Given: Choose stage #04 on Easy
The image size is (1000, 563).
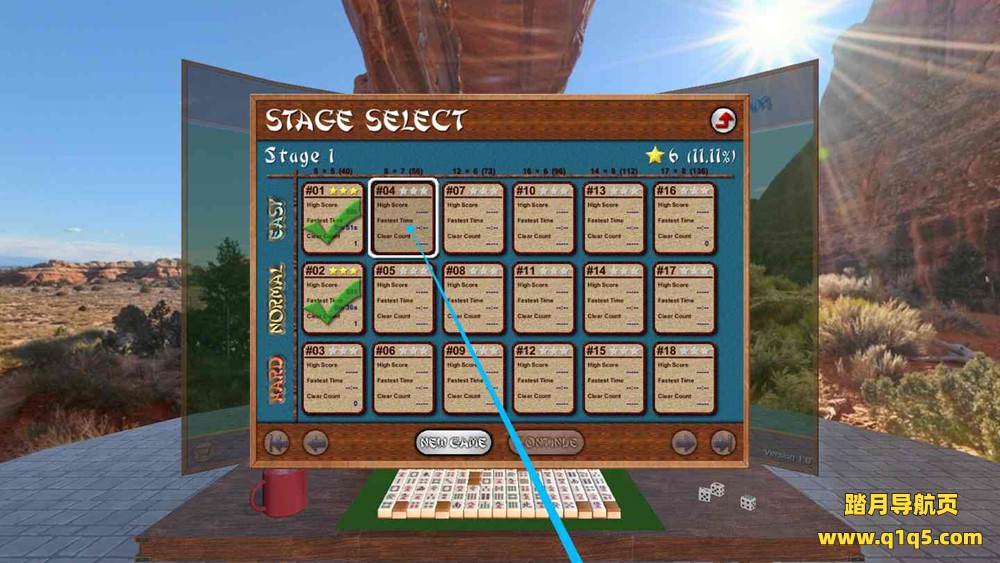Looking at the screenshot, I should (404, 217).
